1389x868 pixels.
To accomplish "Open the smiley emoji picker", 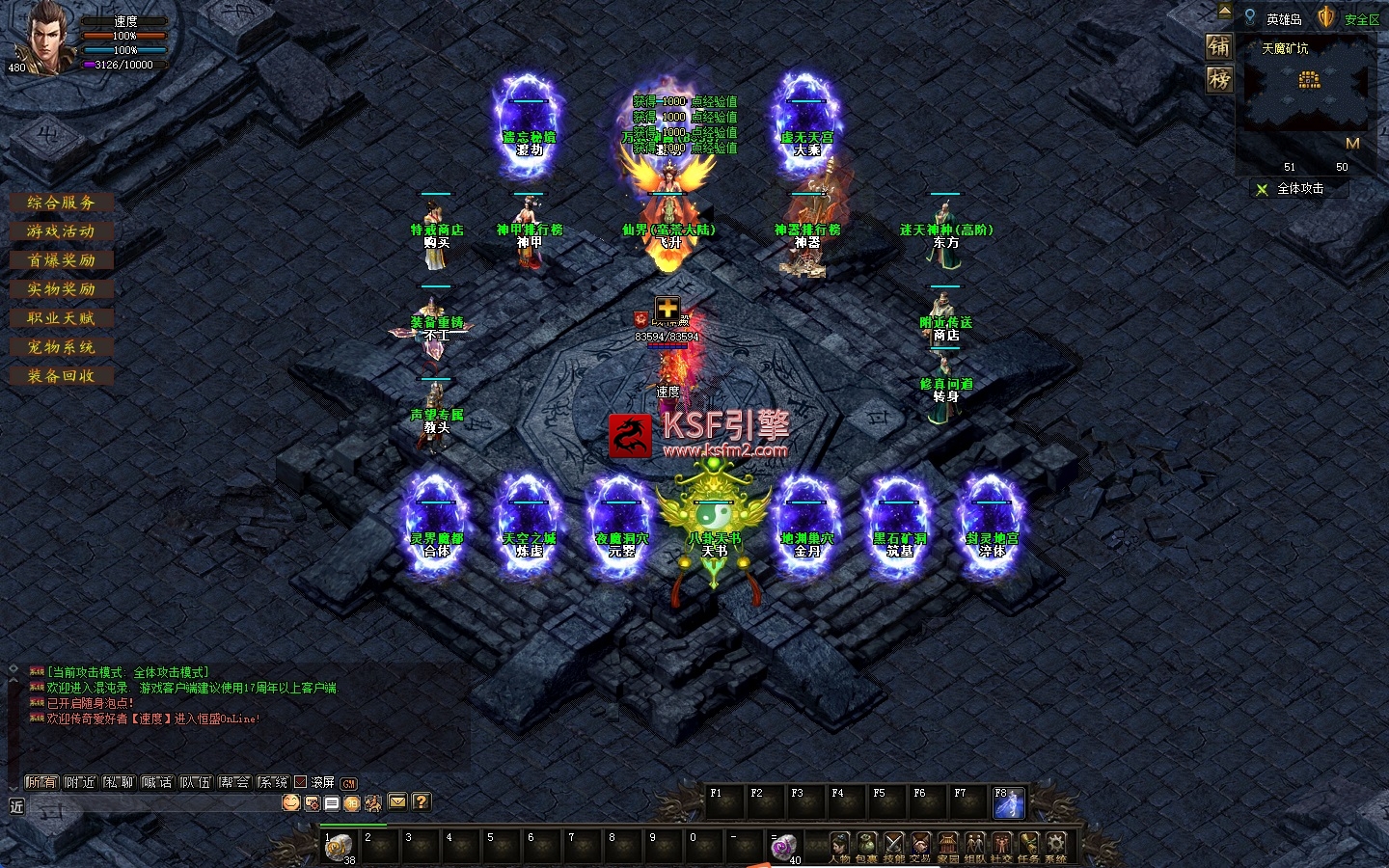I will [x=290, y=802].
